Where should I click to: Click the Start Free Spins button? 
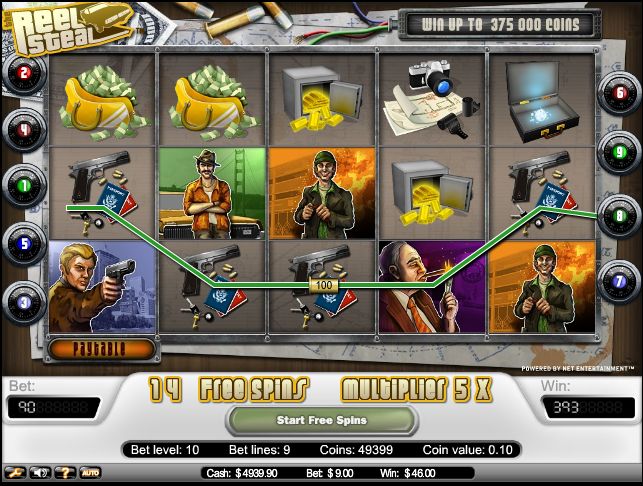320,420
